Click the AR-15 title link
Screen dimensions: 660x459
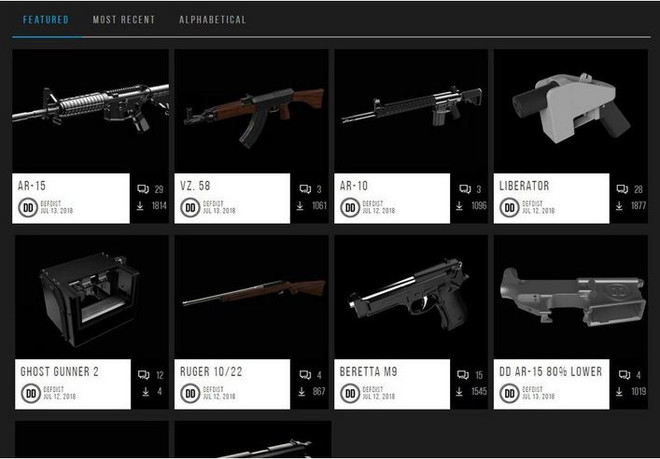(33, 186)
